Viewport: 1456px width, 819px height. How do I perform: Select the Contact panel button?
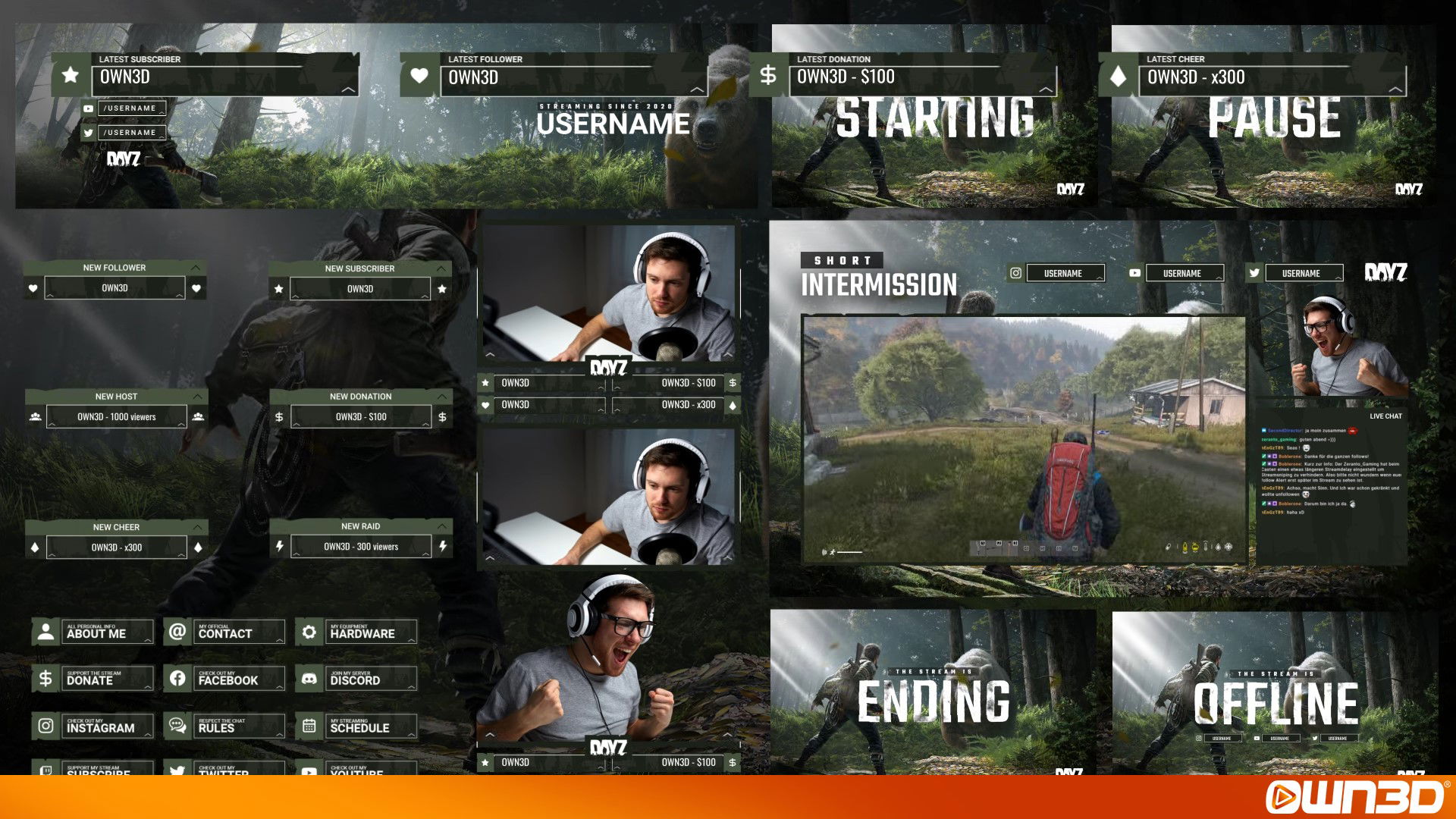pyautogui.click(x=225, y=632)
